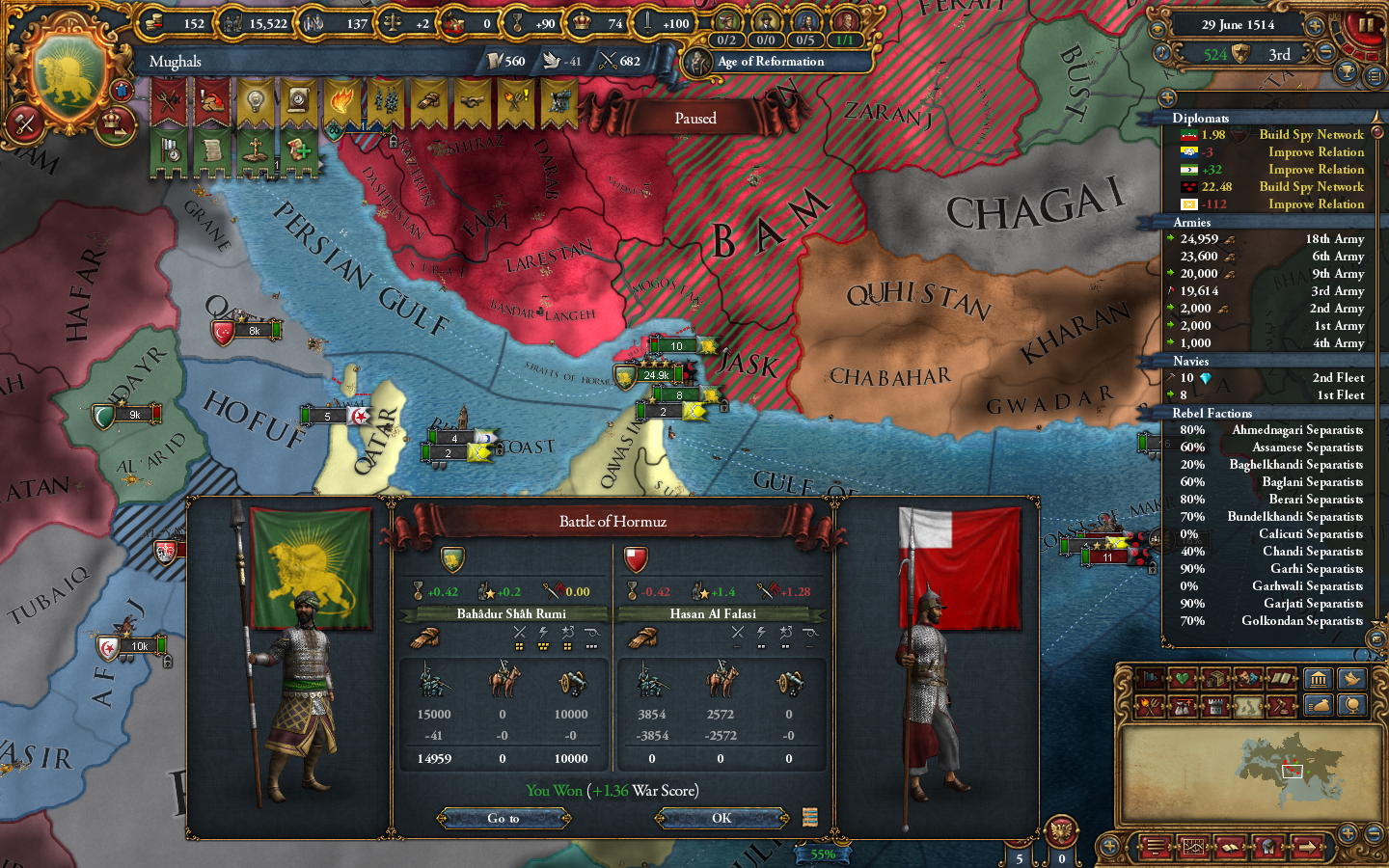Unpause the game with the pause button
Screen dimensions: 1389x868
tap(1367, 24)
